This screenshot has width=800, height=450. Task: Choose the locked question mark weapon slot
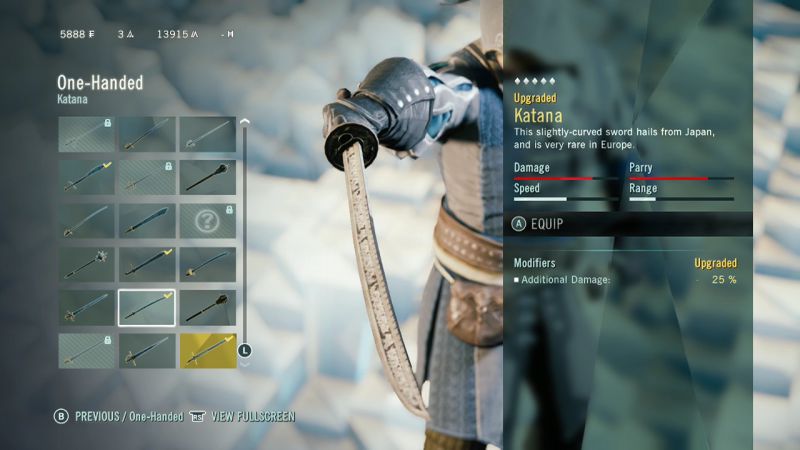point(208,220)
